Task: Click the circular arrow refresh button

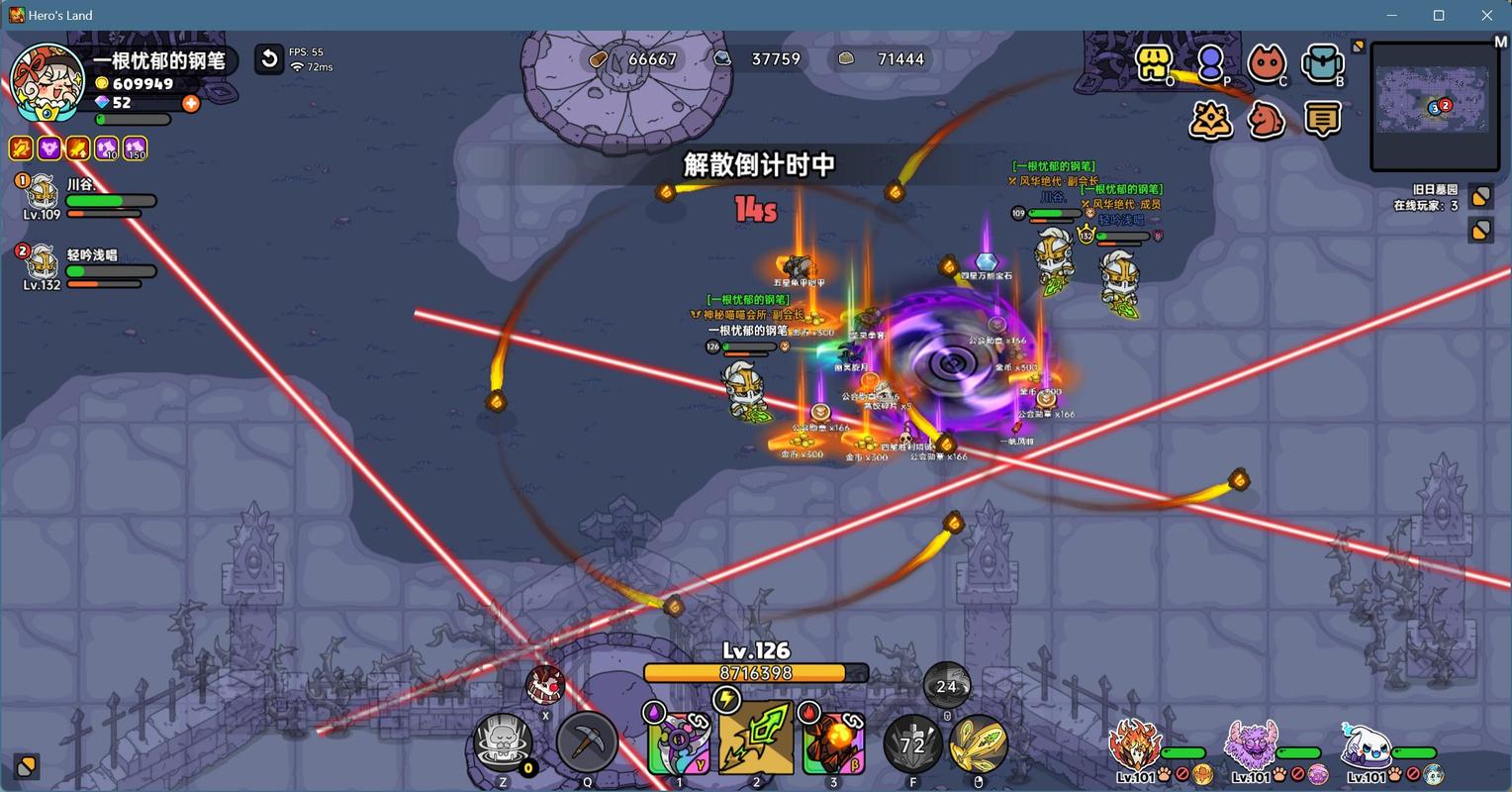Action: (269, 59)
